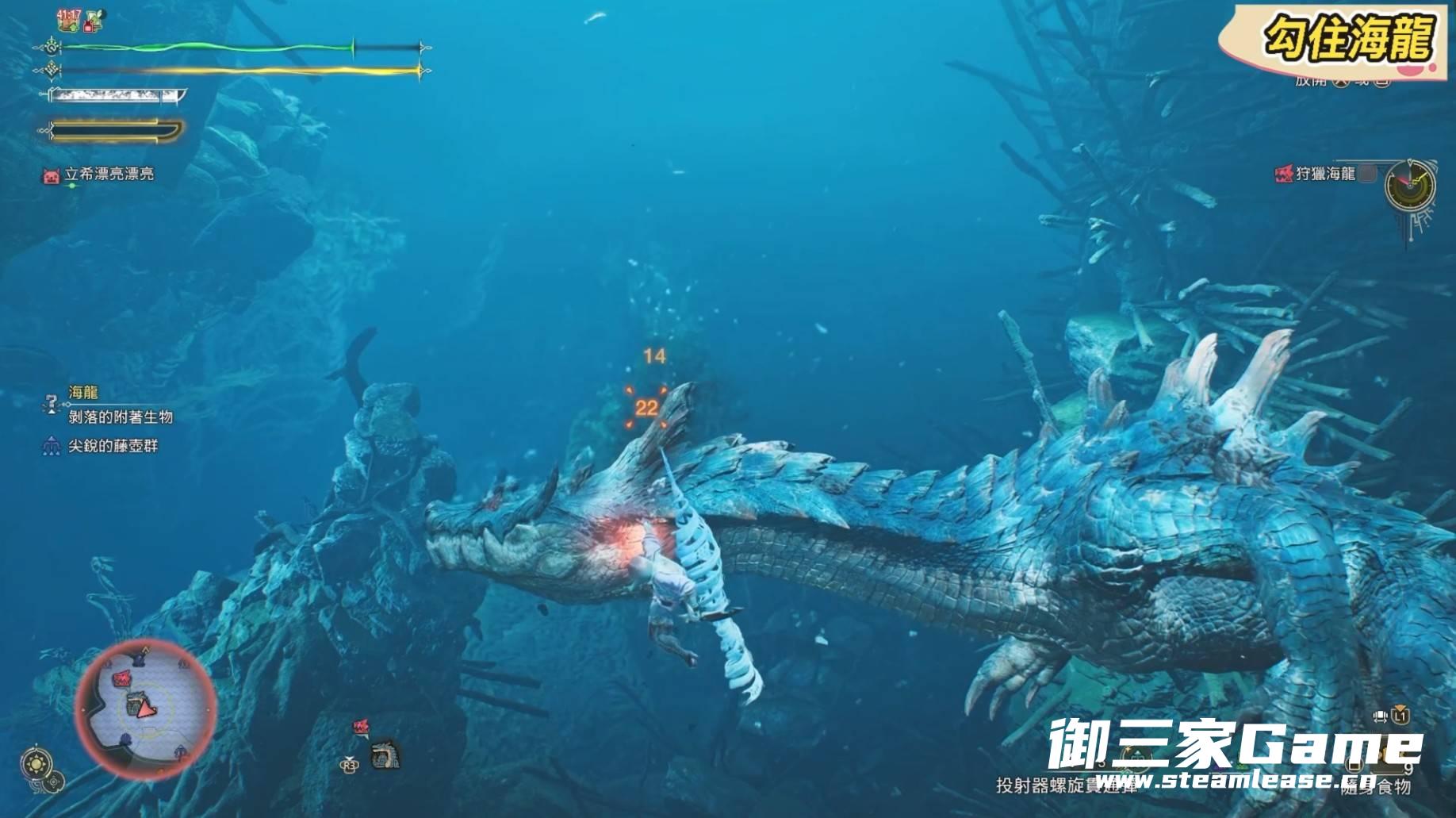The width and height of the screenshot is (1456, 818).
Task: Click the sun time-of-day indicator
Action: pyautogui.click(x=36, y=765)
